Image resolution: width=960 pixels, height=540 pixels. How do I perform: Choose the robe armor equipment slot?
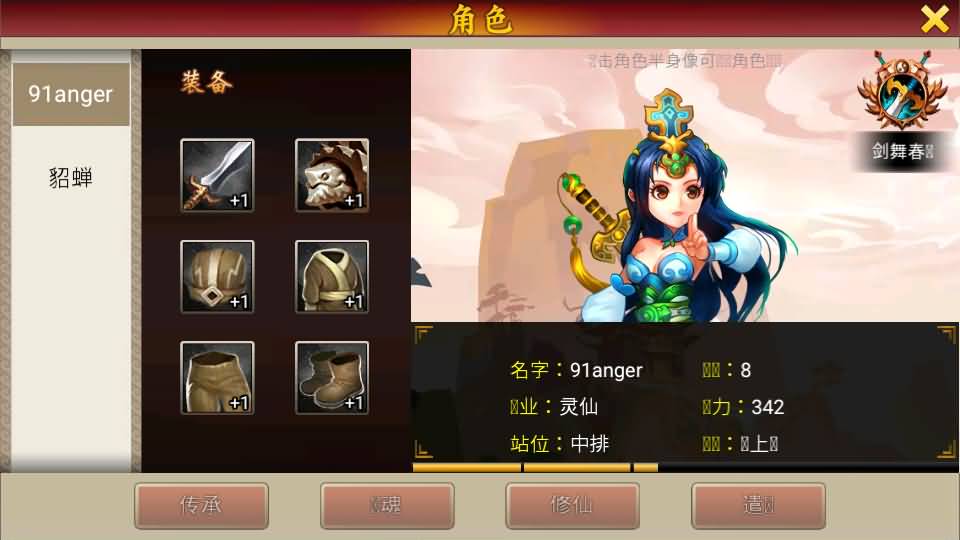click(x=332, y=277)
